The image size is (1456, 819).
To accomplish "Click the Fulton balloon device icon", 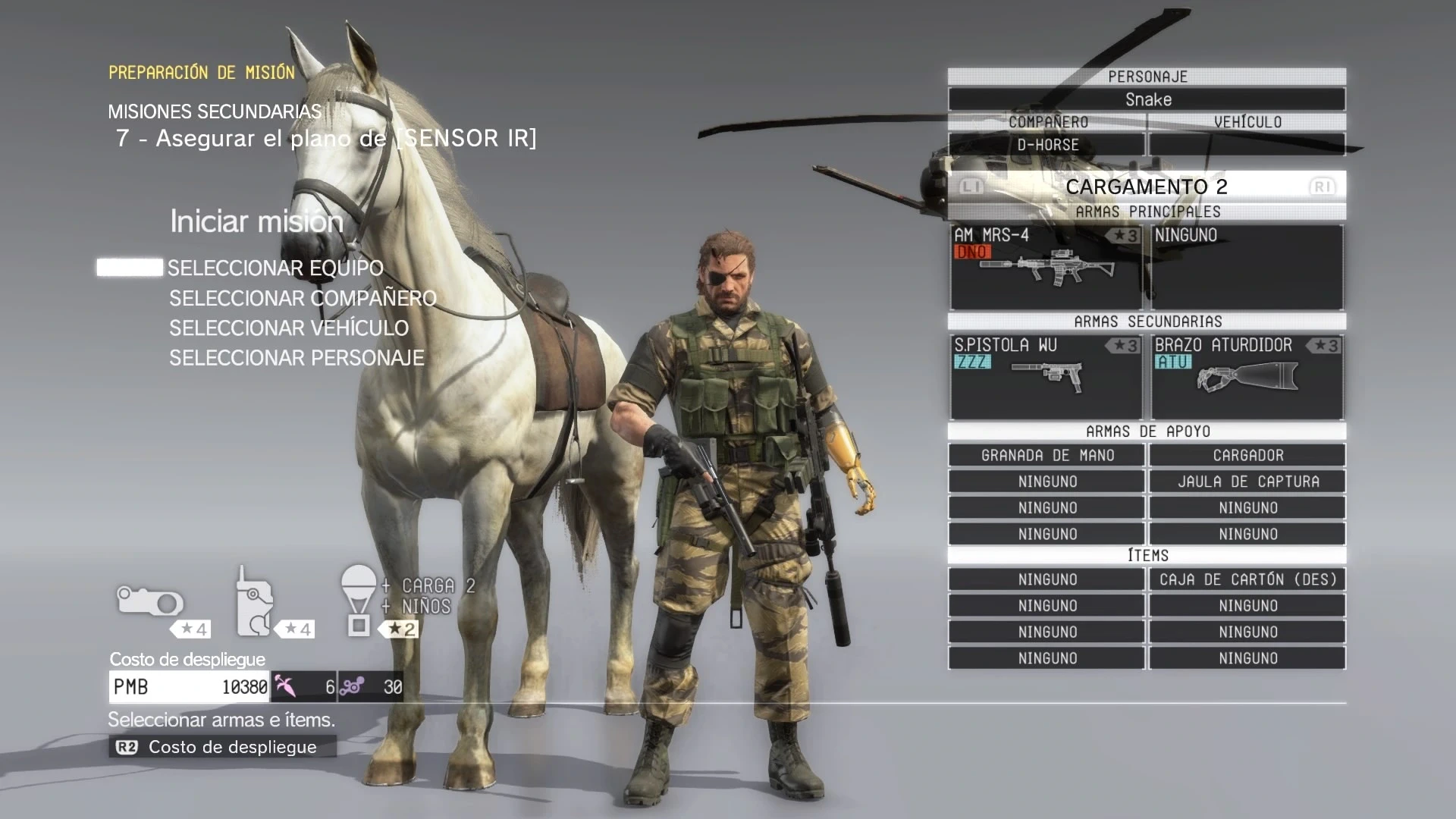I will tap(359, 599).
